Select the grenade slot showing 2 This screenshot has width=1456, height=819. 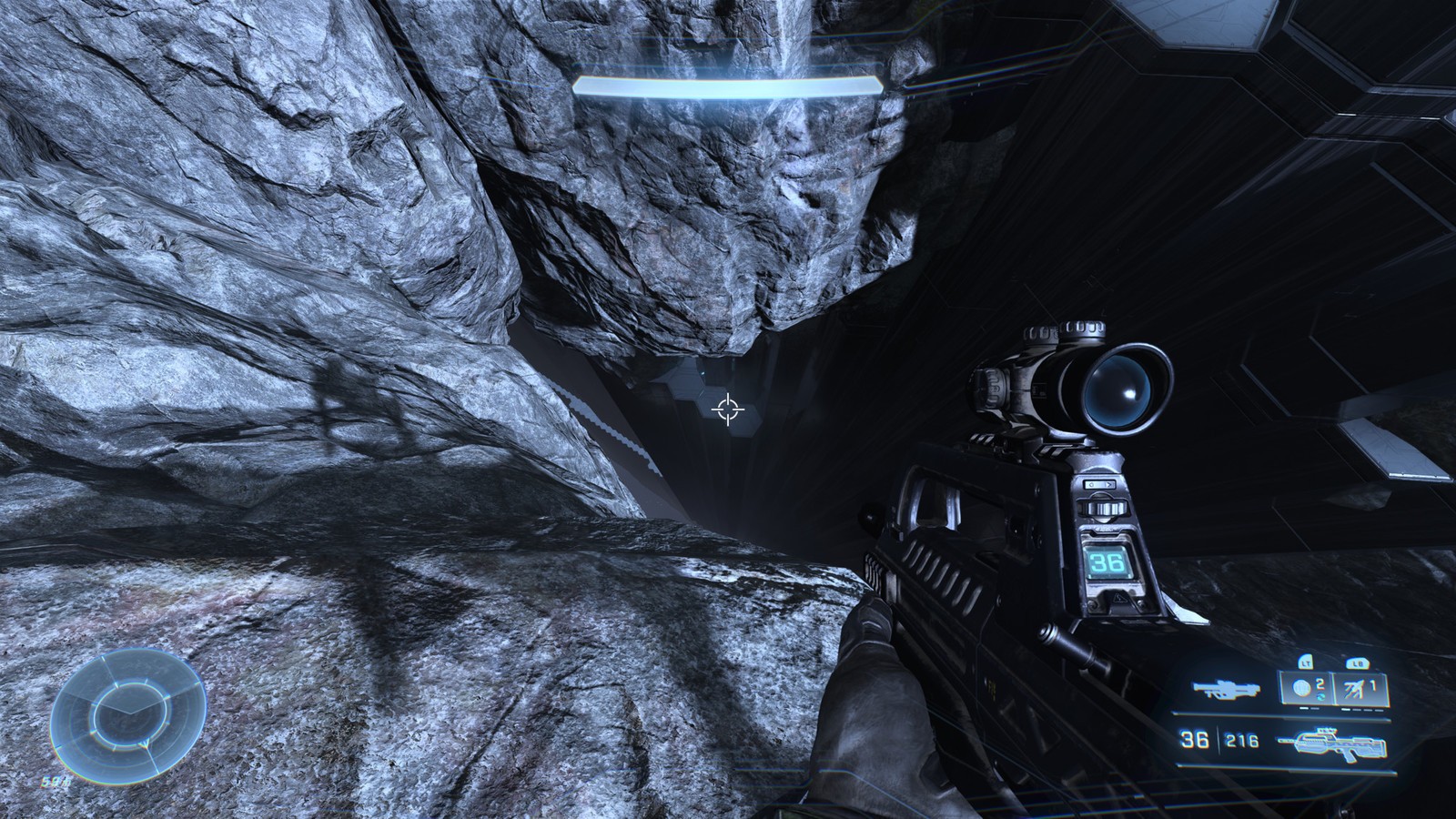pos(1306,689)
